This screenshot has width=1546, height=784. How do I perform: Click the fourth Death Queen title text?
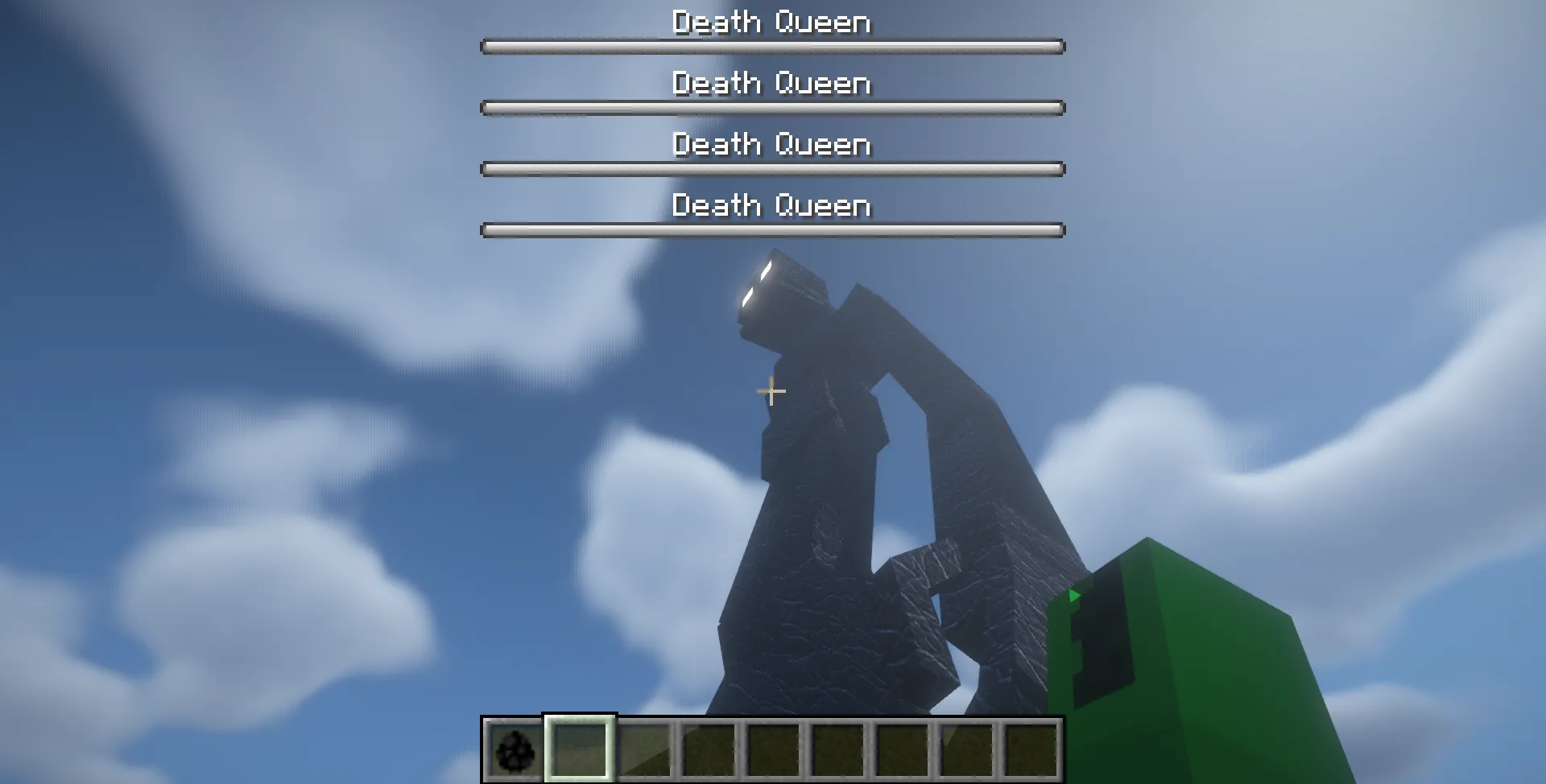(771, 205)
